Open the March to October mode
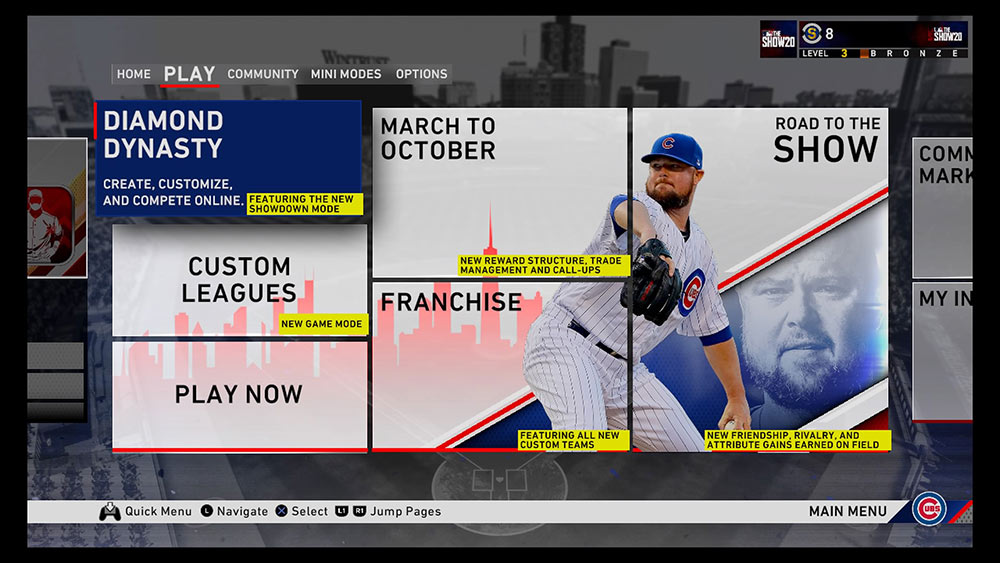 point(499,192)
